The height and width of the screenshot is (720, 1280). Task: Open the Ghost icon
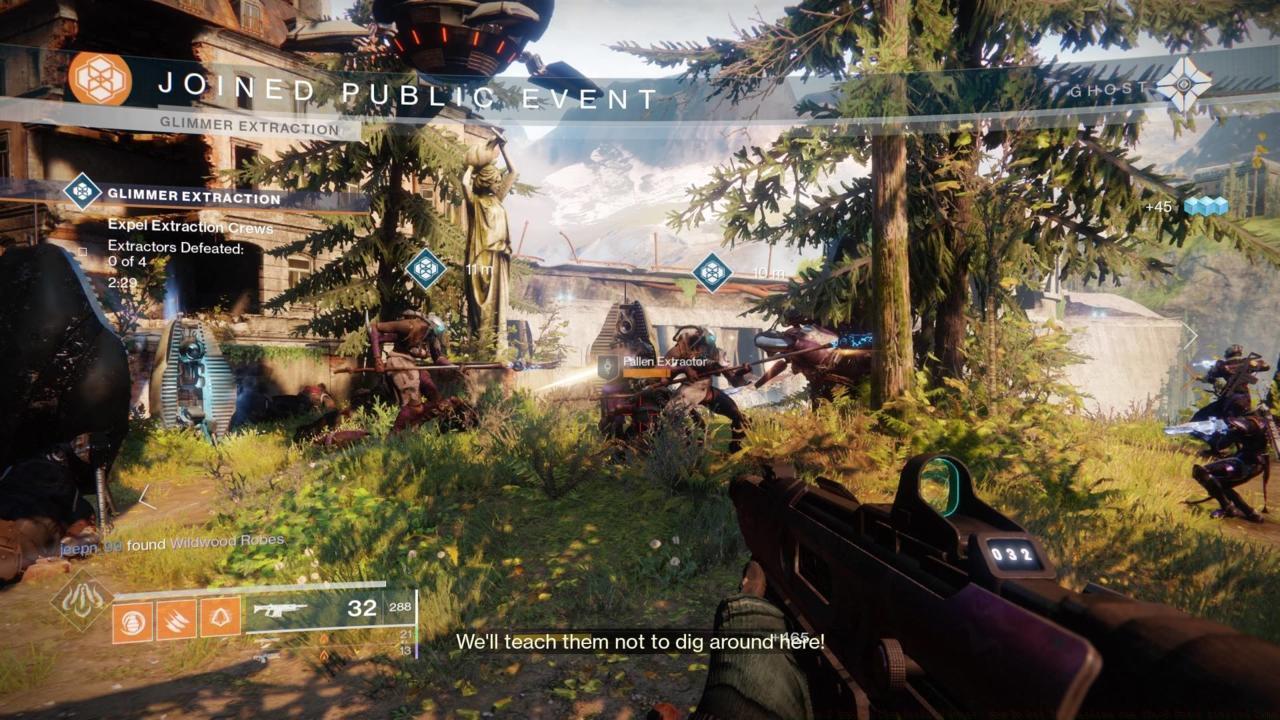[1184, 86]
